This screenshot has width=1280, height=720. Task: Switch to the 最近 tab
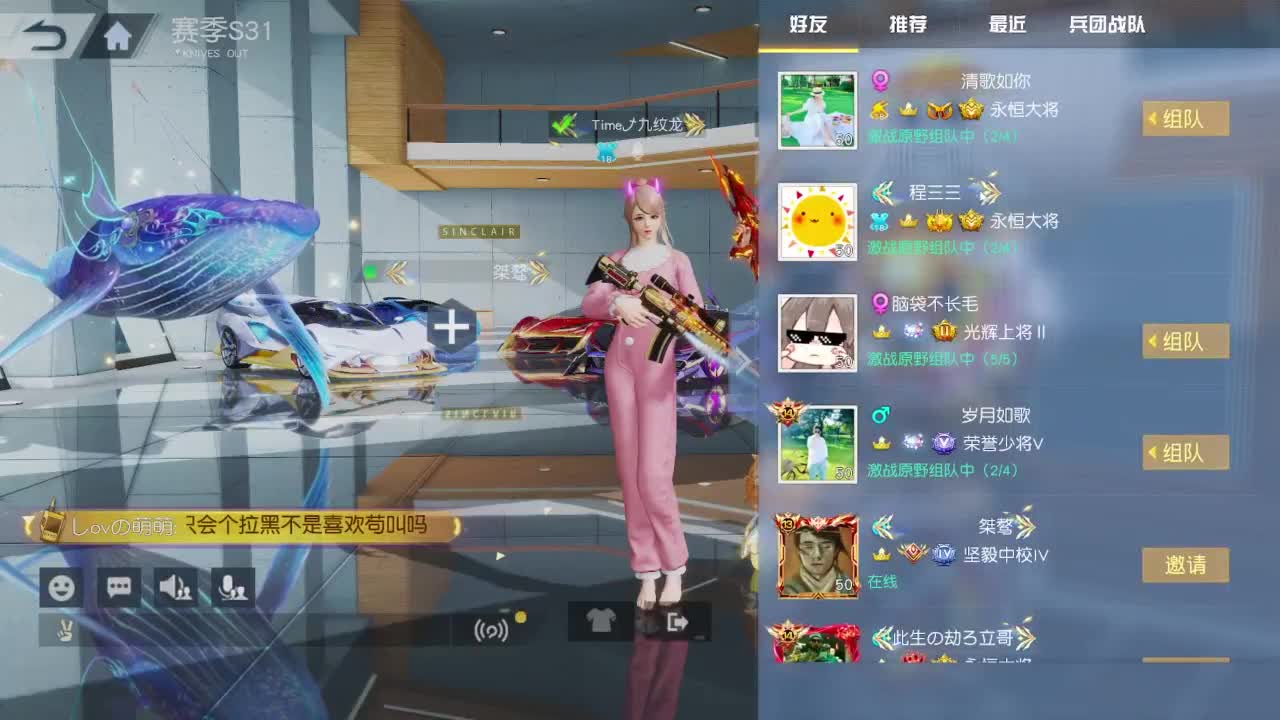[x=1005, y=25]
